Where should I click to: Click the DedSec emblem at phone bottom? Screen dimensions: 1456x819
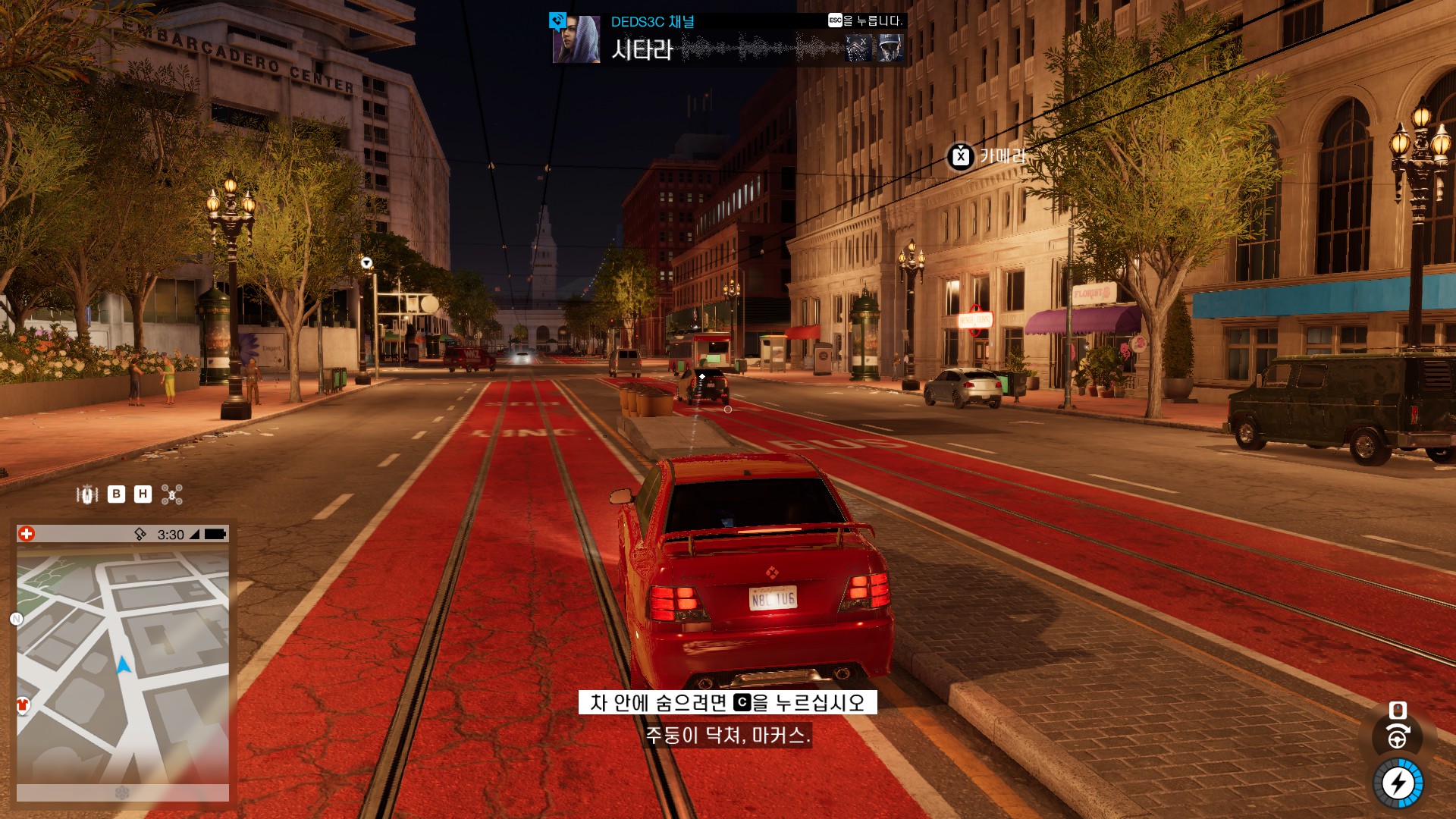[122, 792]
